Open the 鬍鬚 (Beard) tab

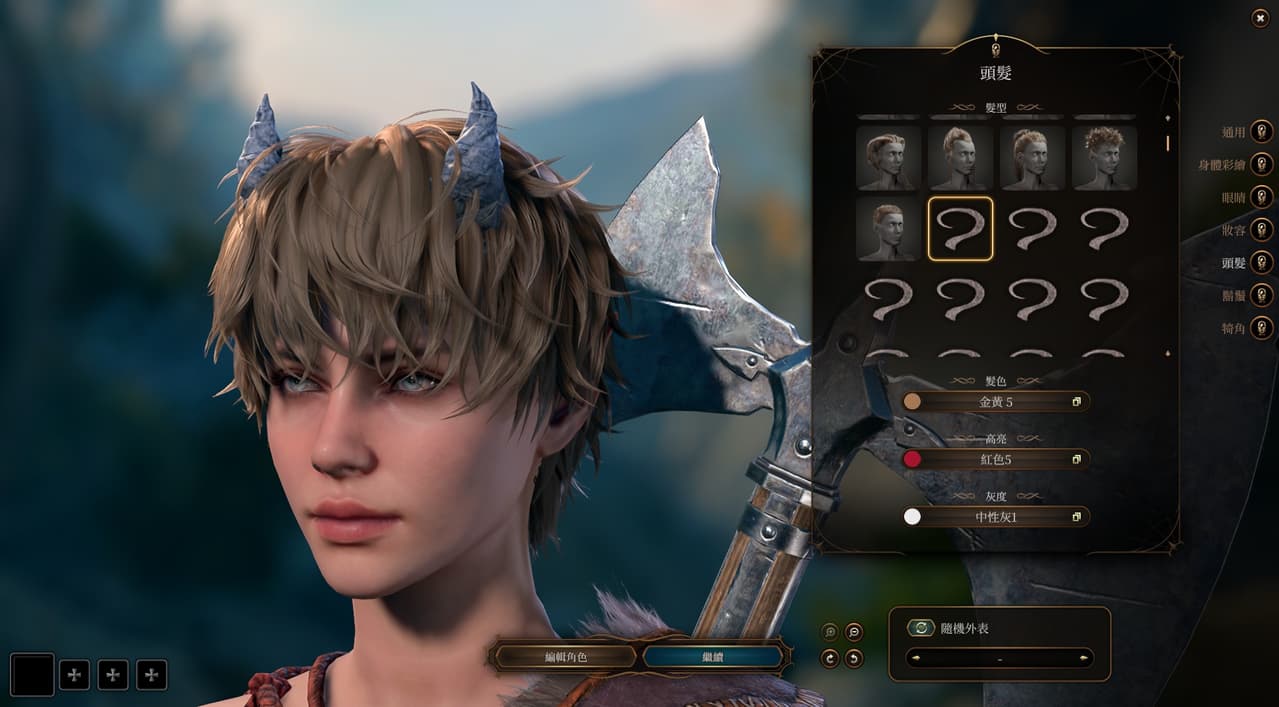coord(1262,295)
